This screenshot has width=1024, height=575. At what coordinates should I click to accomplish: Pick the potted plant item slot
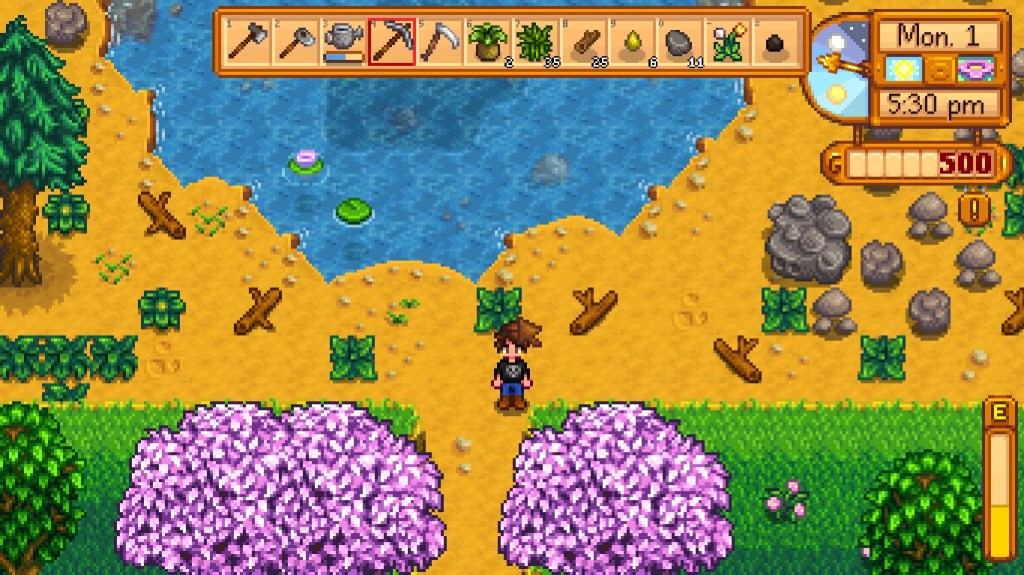click(485, 42)
